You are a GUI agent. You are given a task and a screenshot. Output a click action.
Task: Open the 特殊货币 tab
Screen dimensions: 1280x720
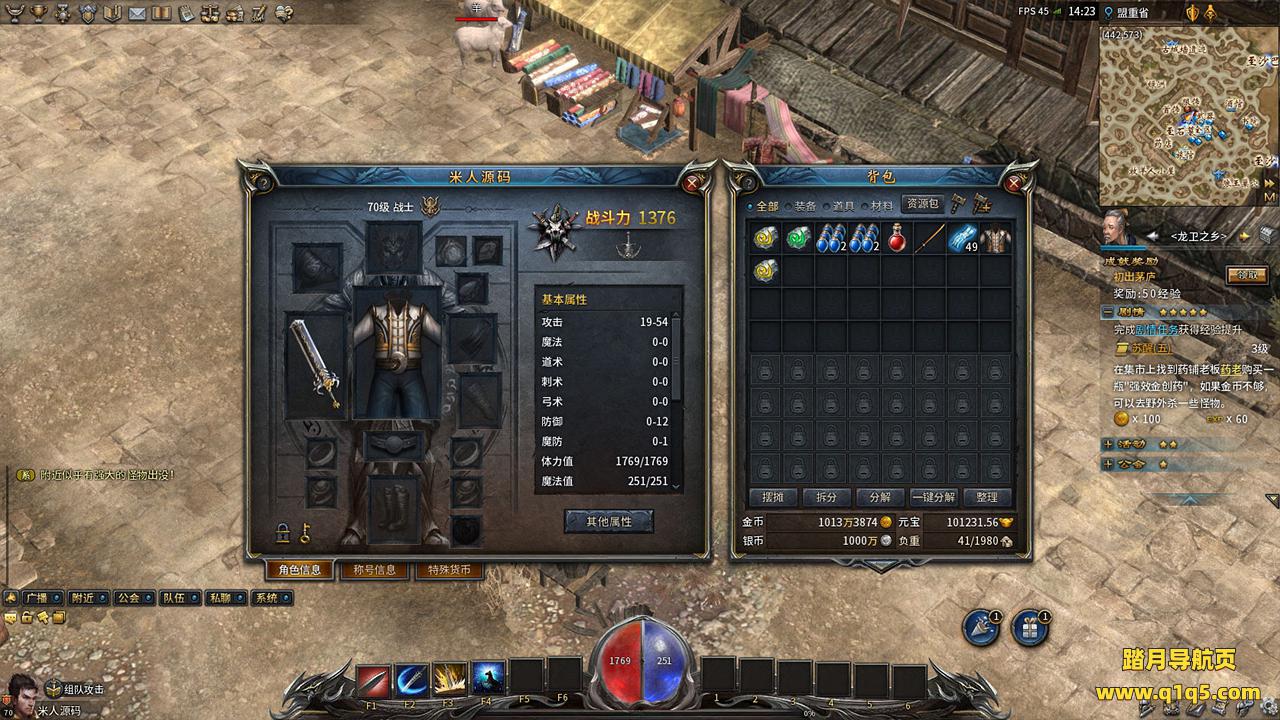(449, 570)
